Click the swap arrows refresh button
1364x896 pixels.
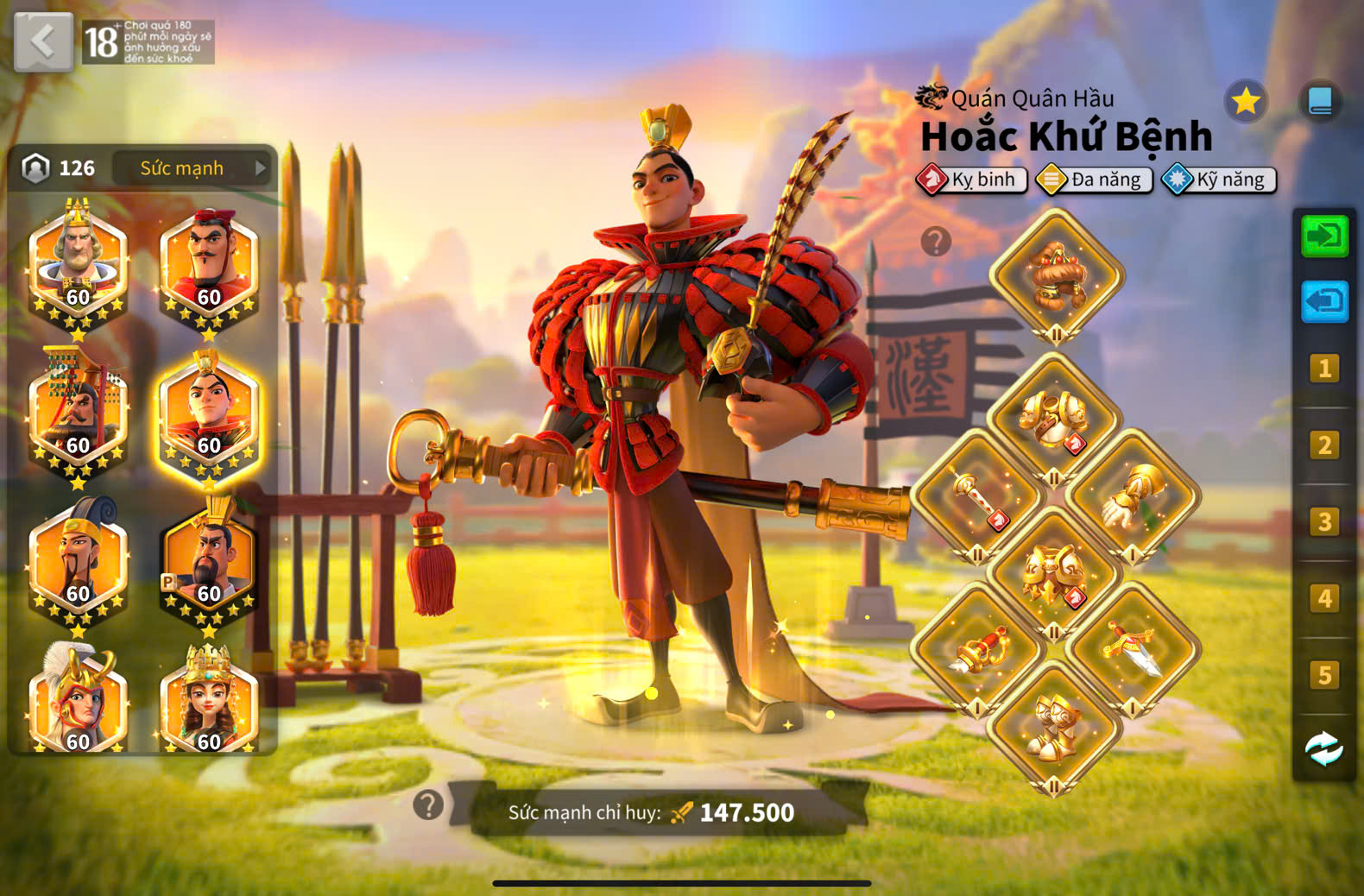click(1324, 748)
